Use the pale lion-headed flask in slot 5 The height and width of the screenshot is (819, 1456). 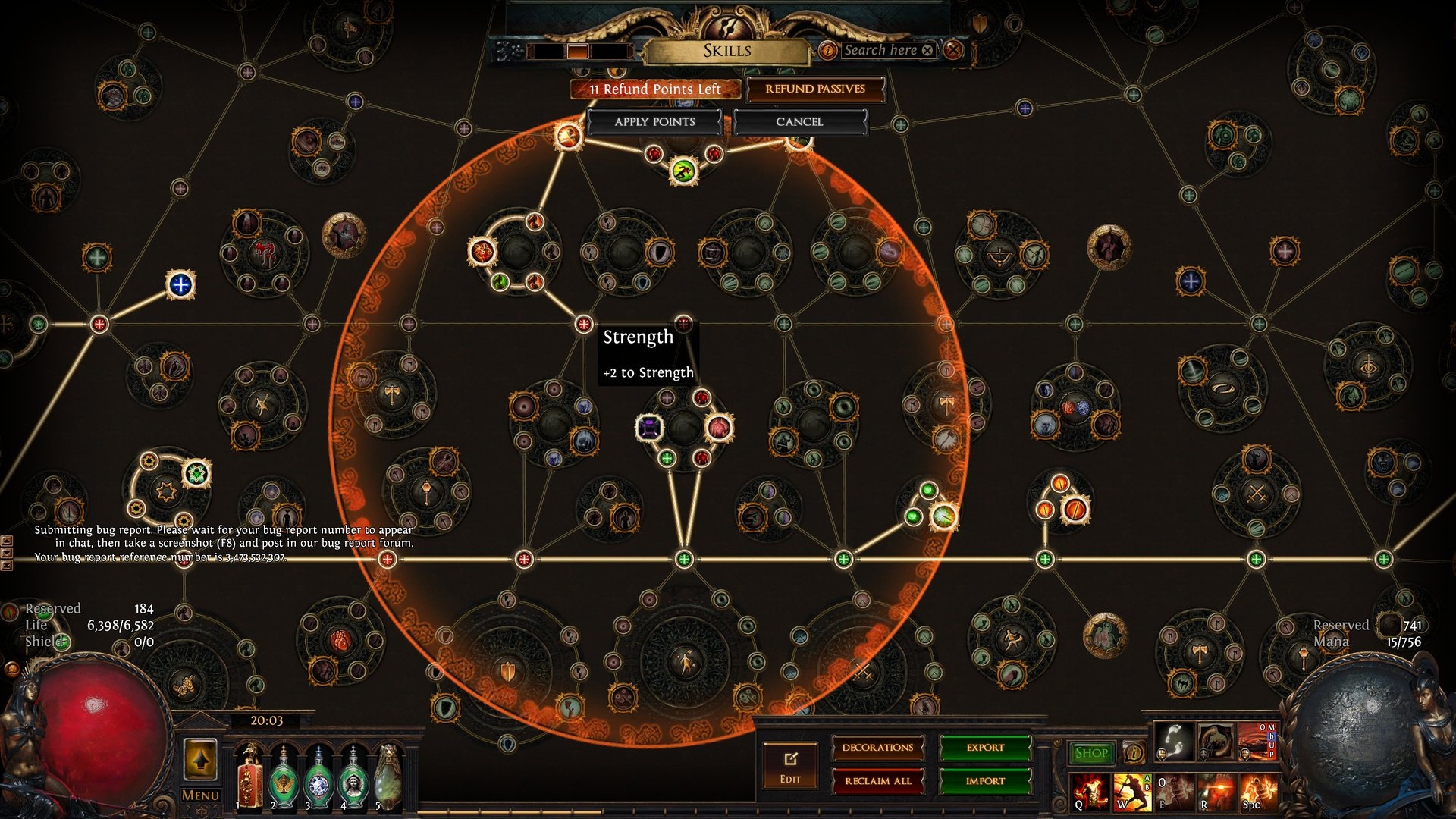coord(388,777)
